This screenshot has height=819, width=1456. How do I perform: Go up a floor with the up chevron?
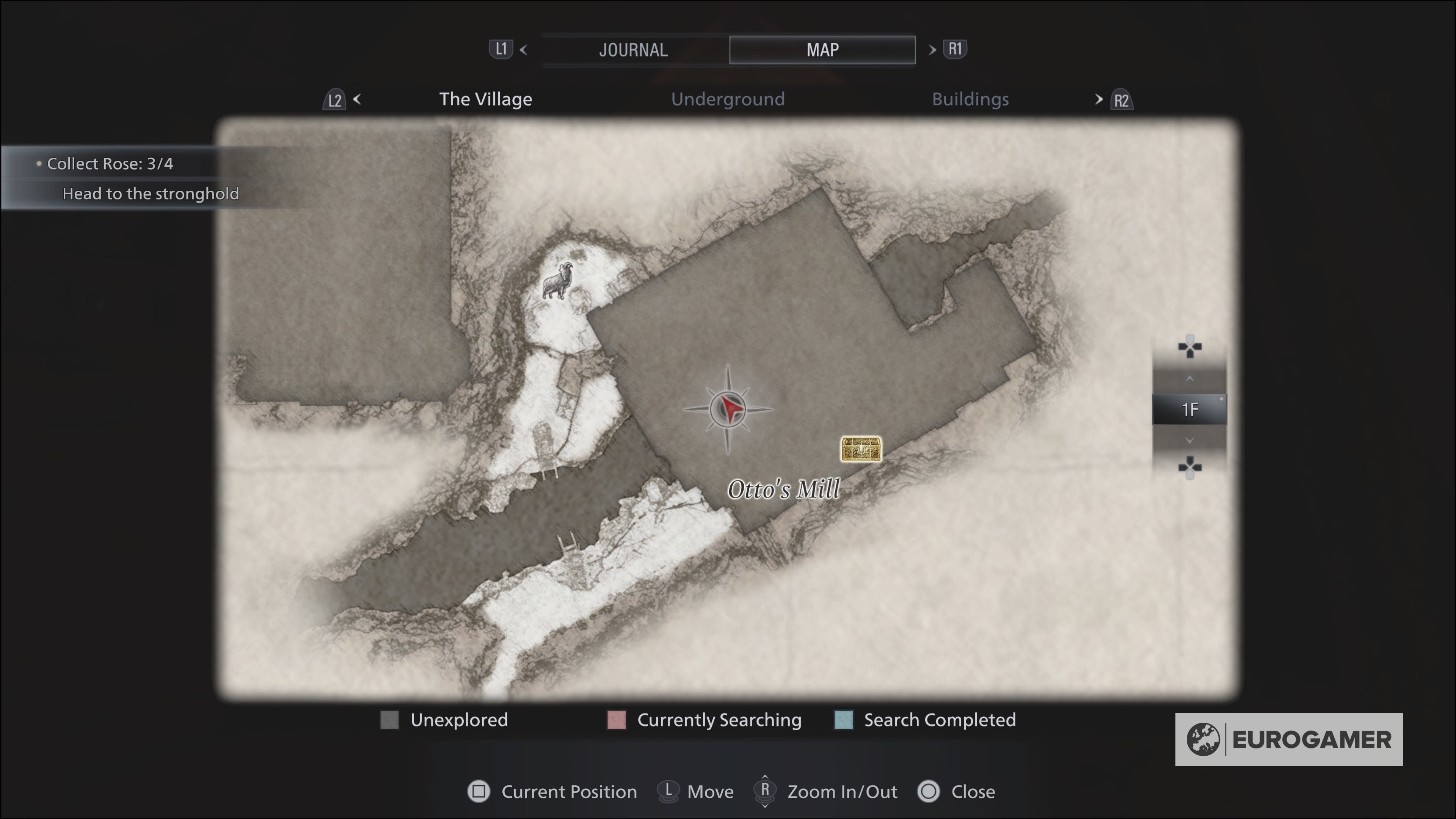[1189, 379]
